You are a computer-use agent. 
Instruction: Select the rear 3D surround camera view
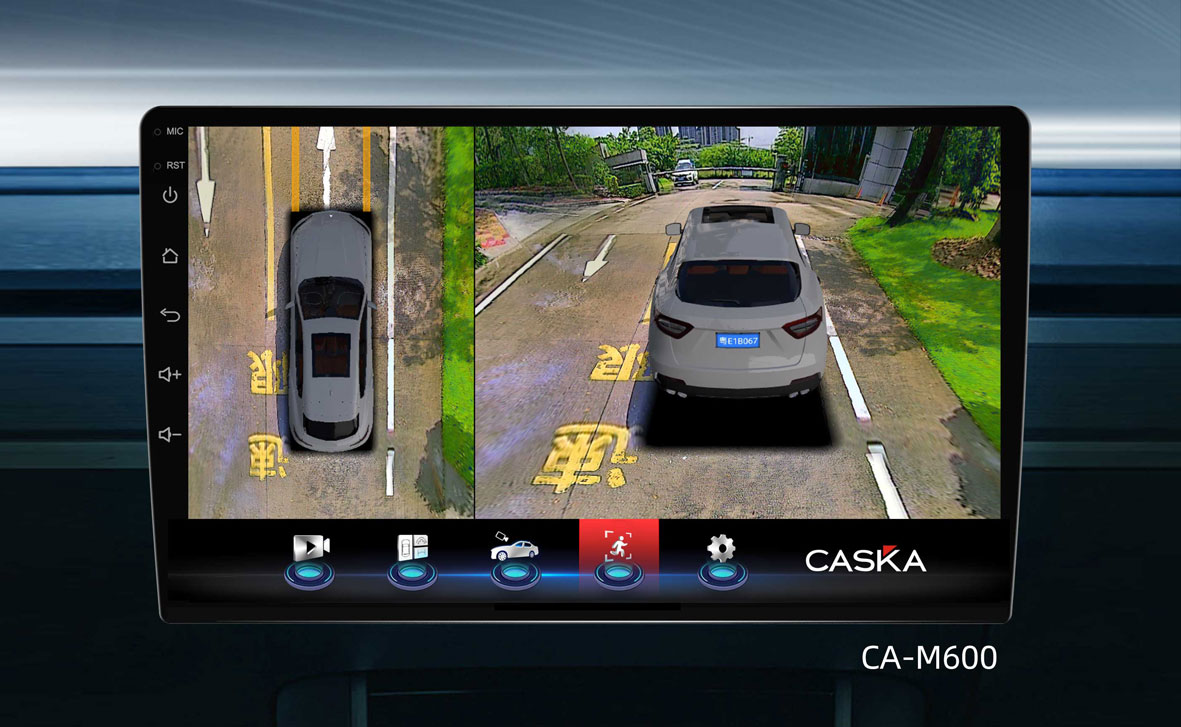(x=737, y=322)
